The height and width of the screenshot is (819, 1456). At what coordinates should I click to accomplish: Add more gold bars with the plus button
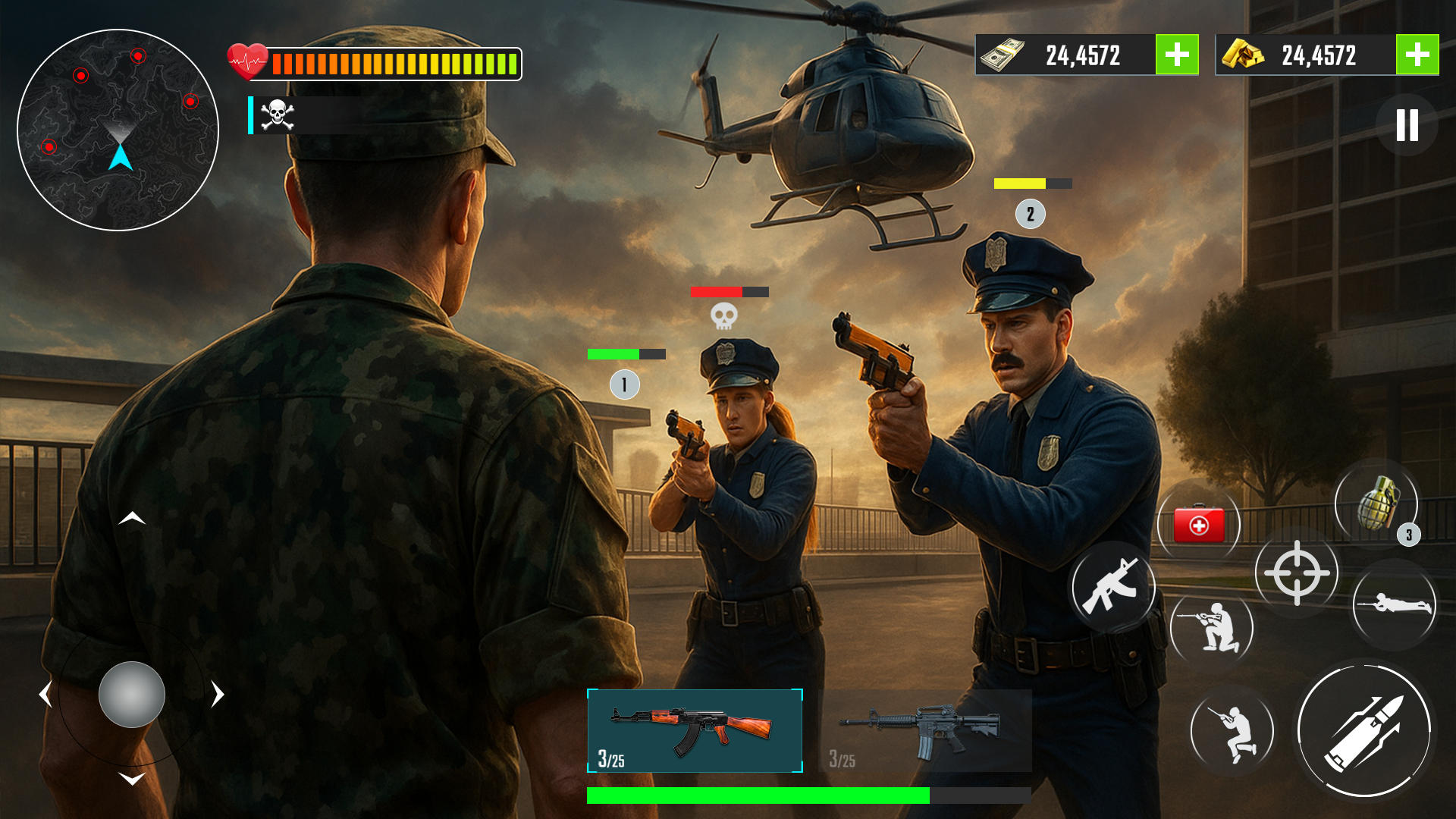[1417, 55]
